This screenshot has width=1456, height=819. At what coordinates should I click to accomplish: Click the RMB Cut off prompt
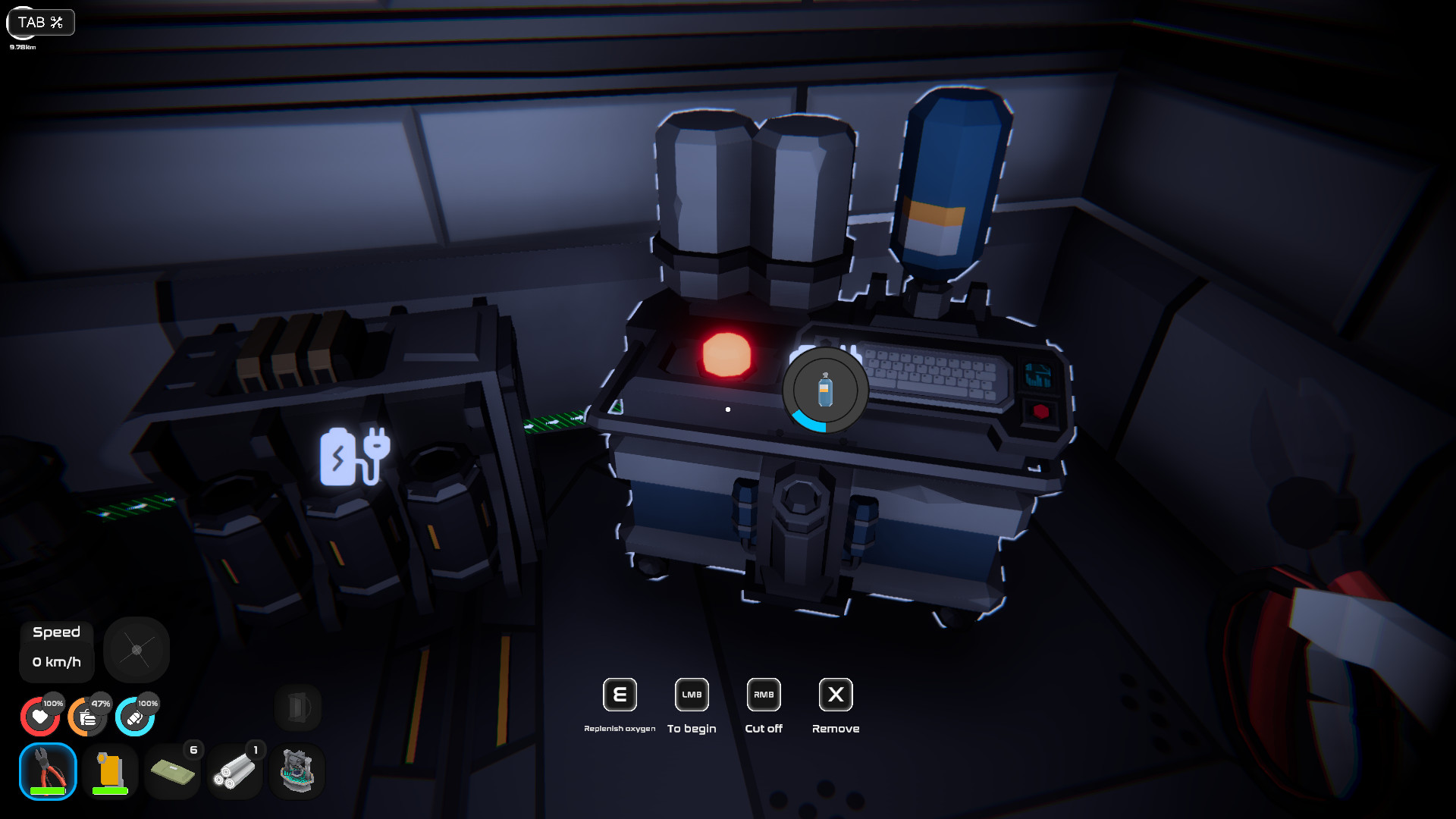click(763, 695)
